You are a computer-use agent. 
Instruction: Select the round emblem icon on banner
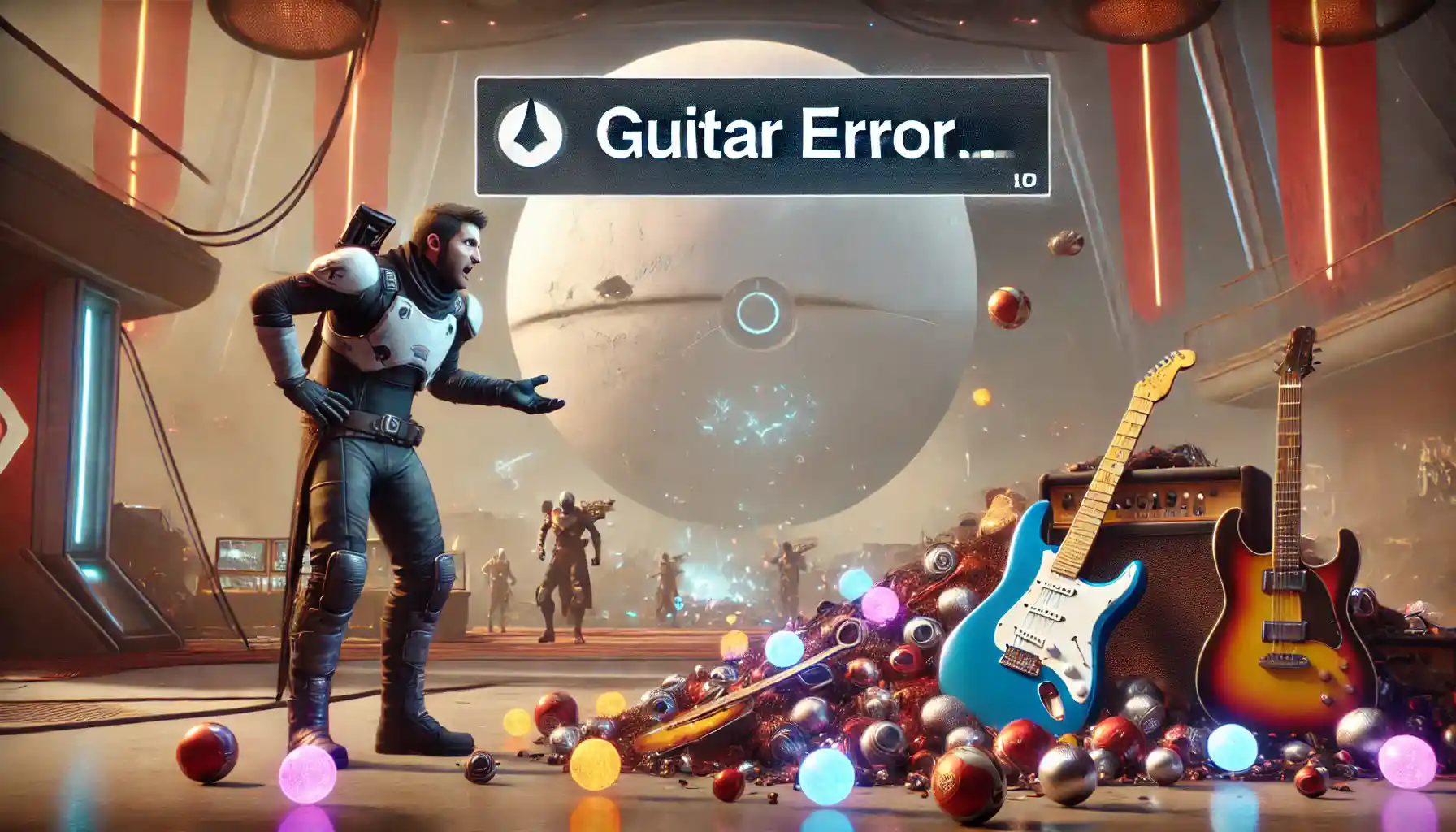point(530,132)
